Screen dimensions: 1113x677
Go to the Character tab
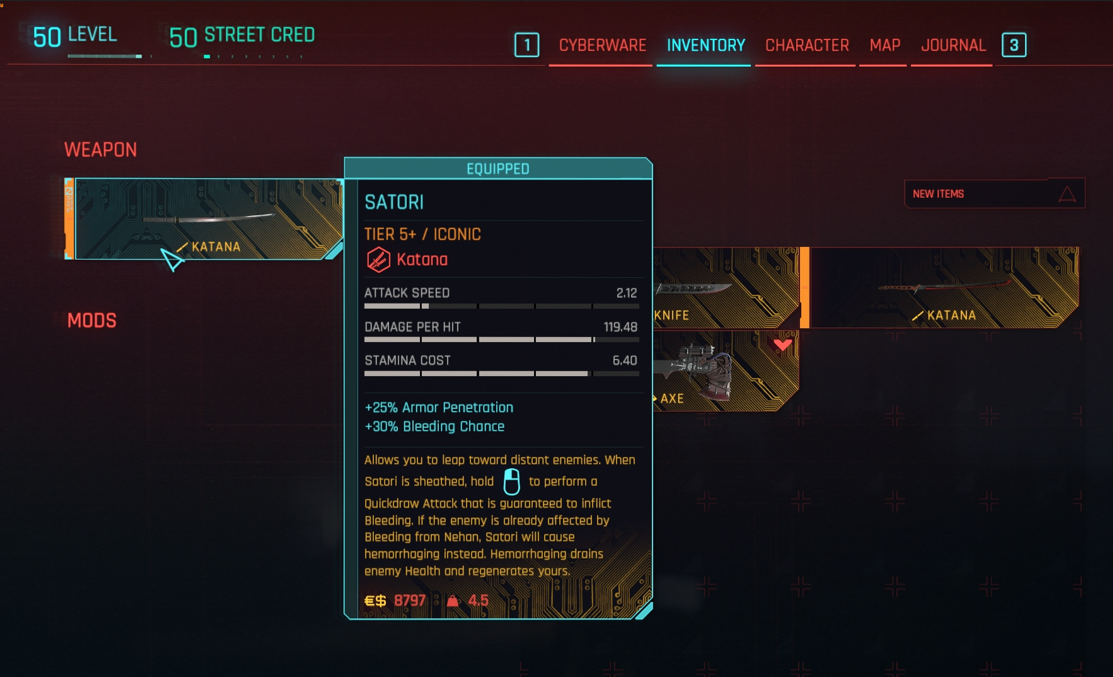807,46
